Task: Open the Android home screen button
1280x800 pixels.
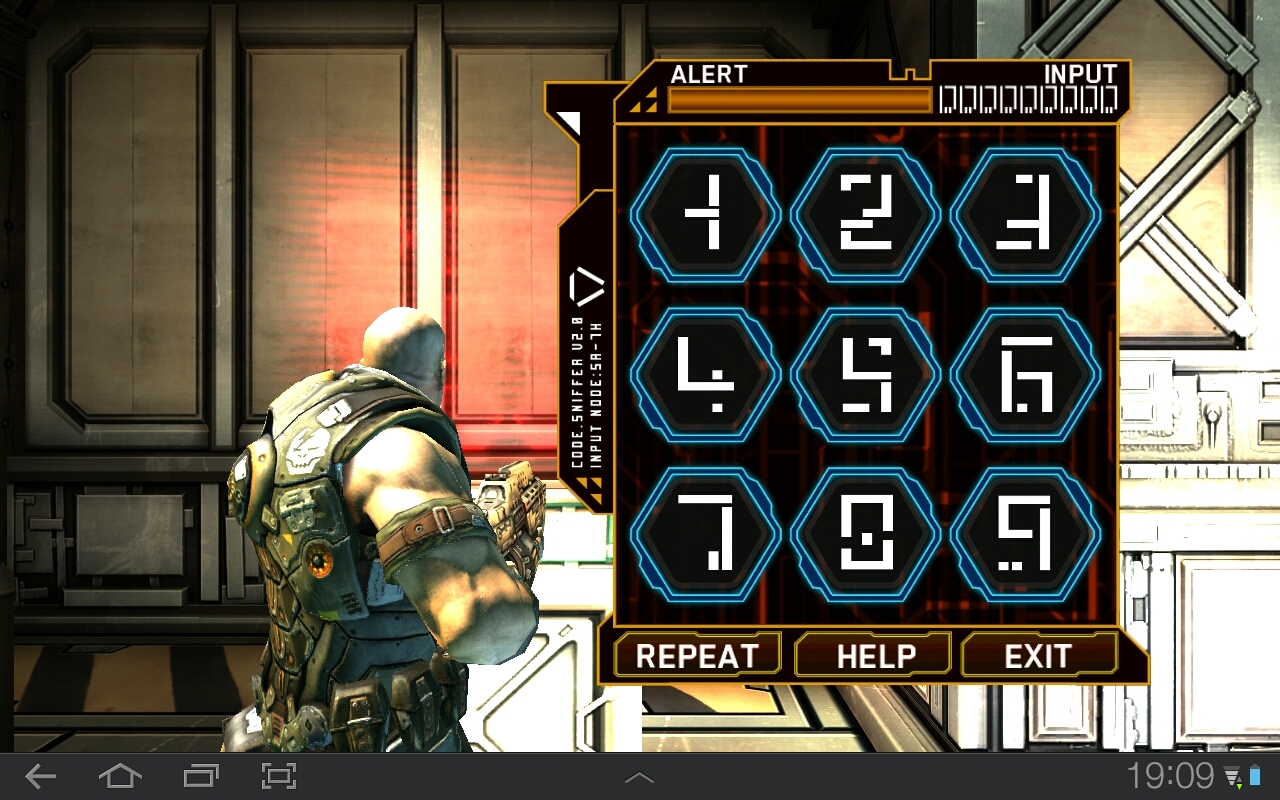Action: pos(119,776)
